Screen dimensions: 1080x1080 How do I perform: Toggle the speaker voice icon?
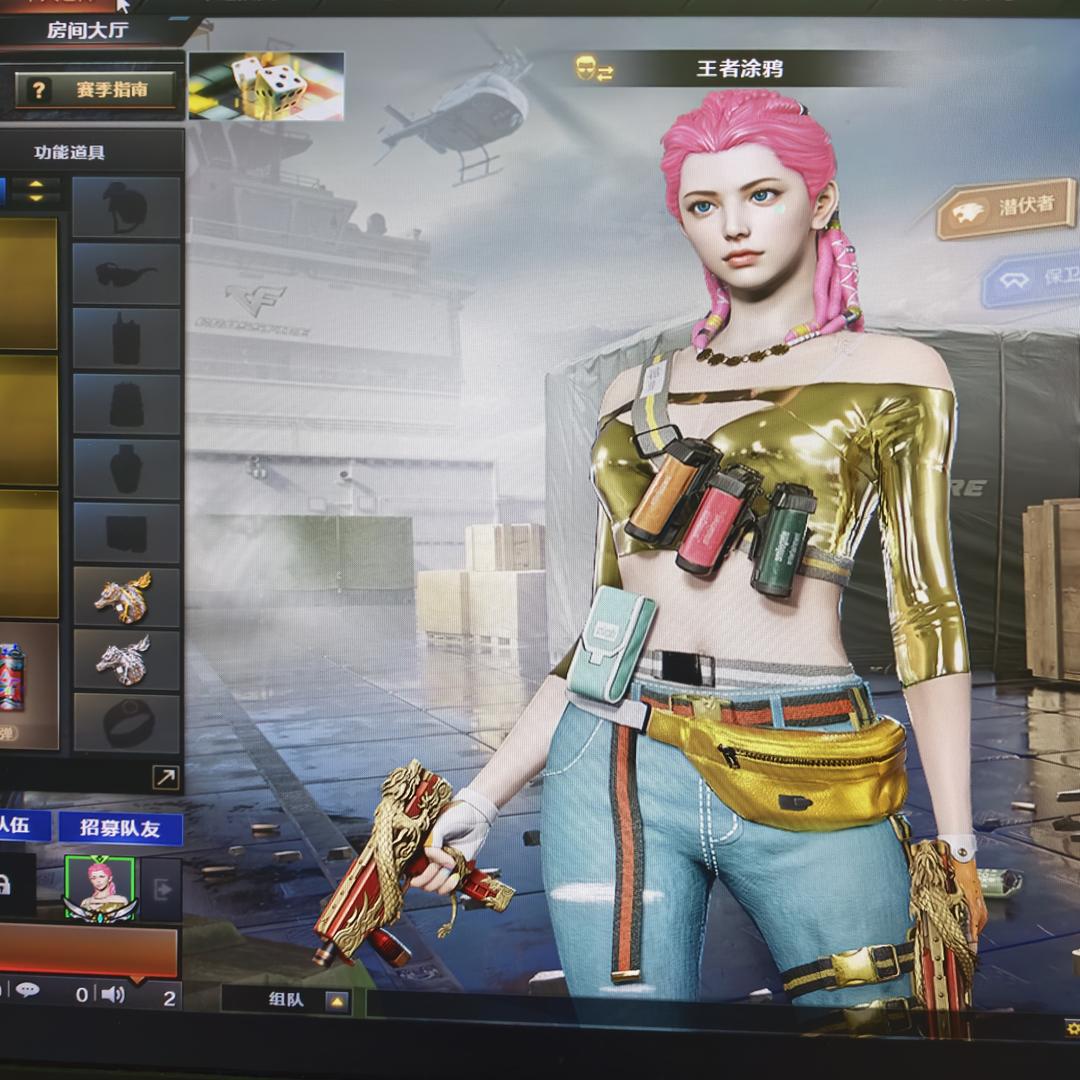(113, 994)
